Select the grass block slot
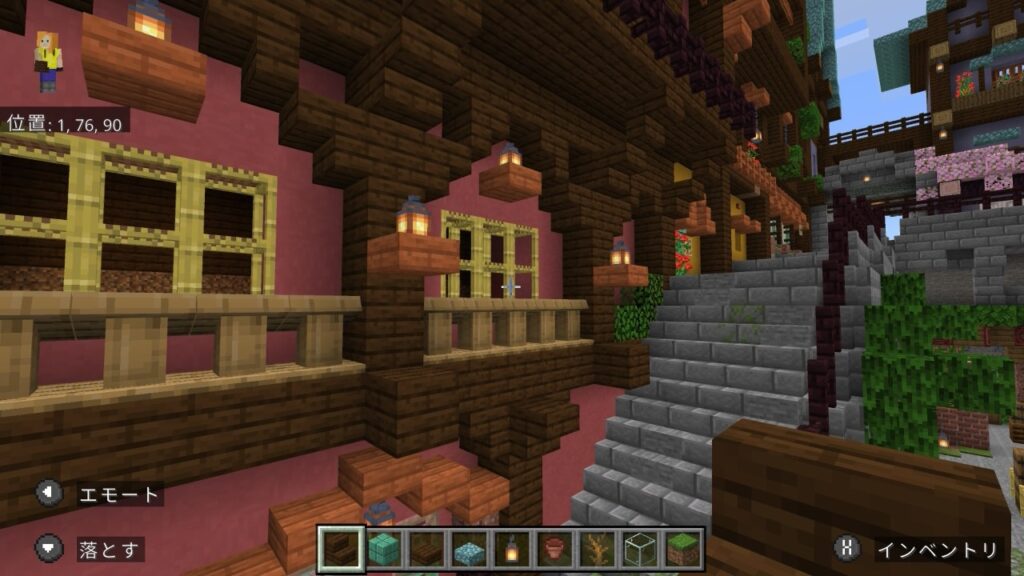This screenshot has width=1024, height=576. coord(684,548)
